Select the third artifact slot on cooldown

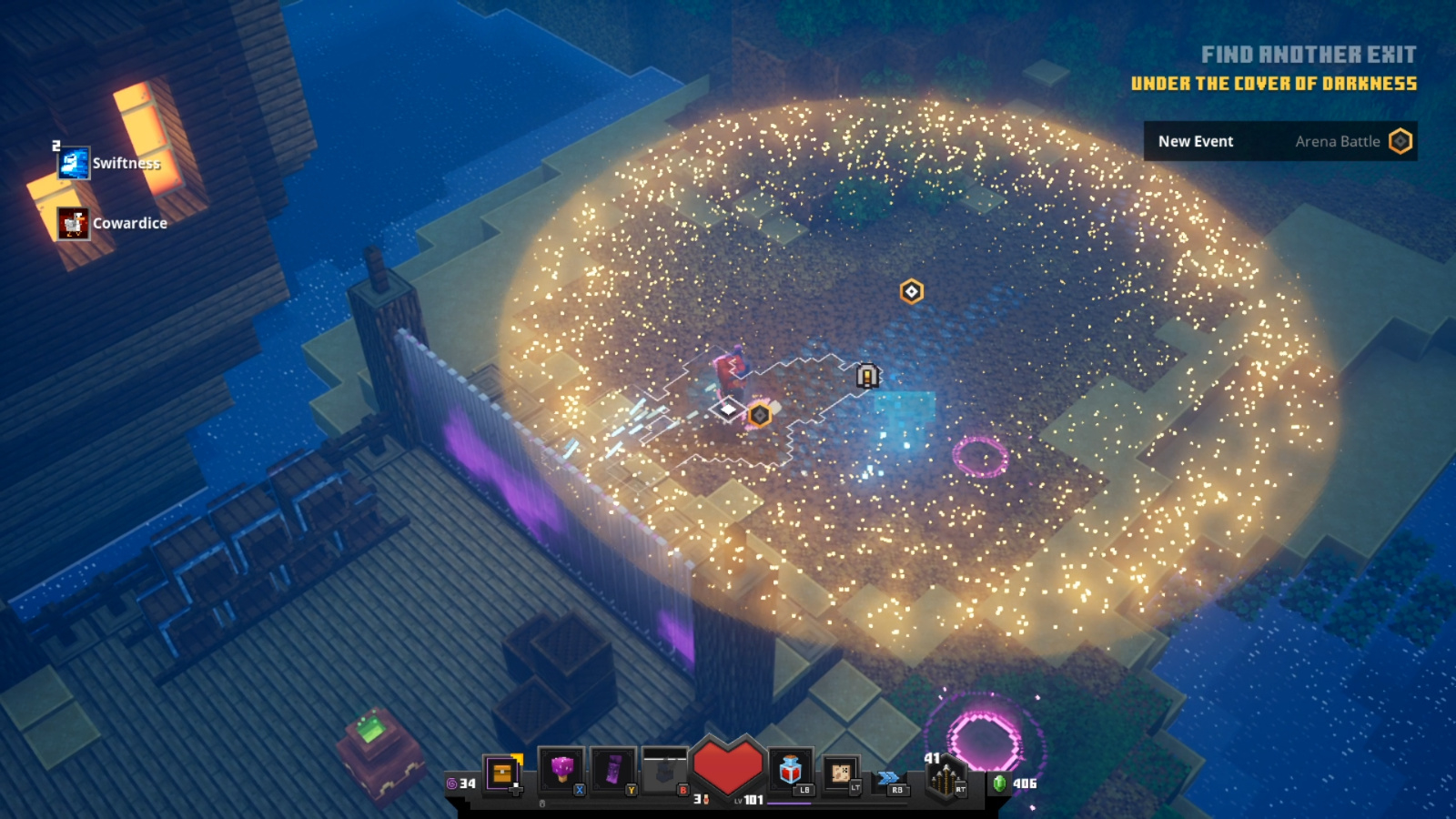tap(665, 772)
